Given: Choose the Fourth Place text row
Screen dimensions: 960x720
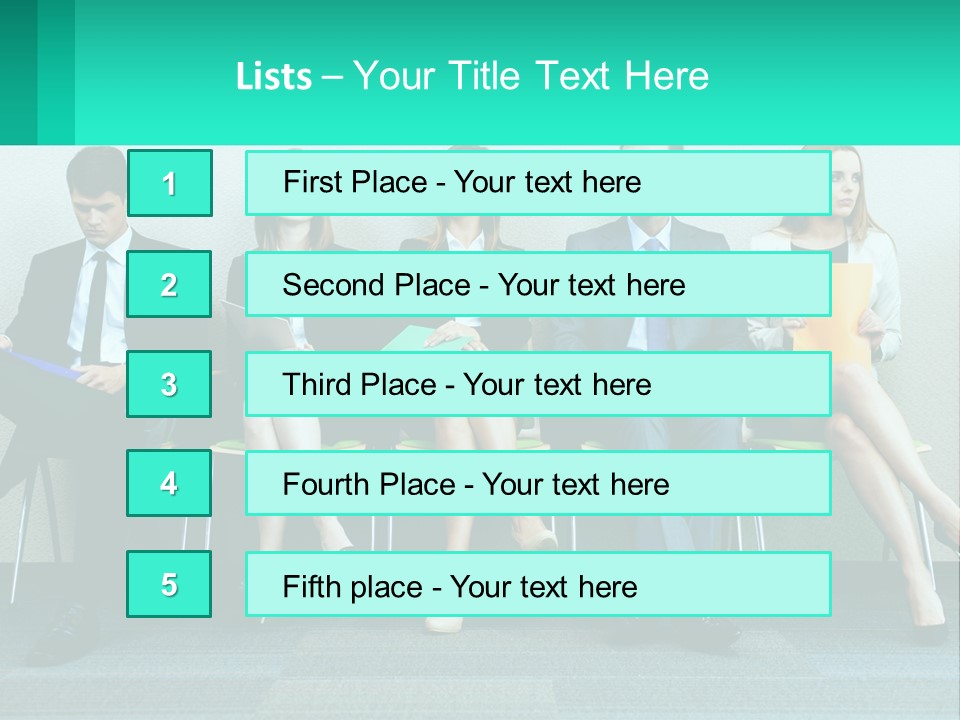Looking at the screenshot, I should click(538, 484).
